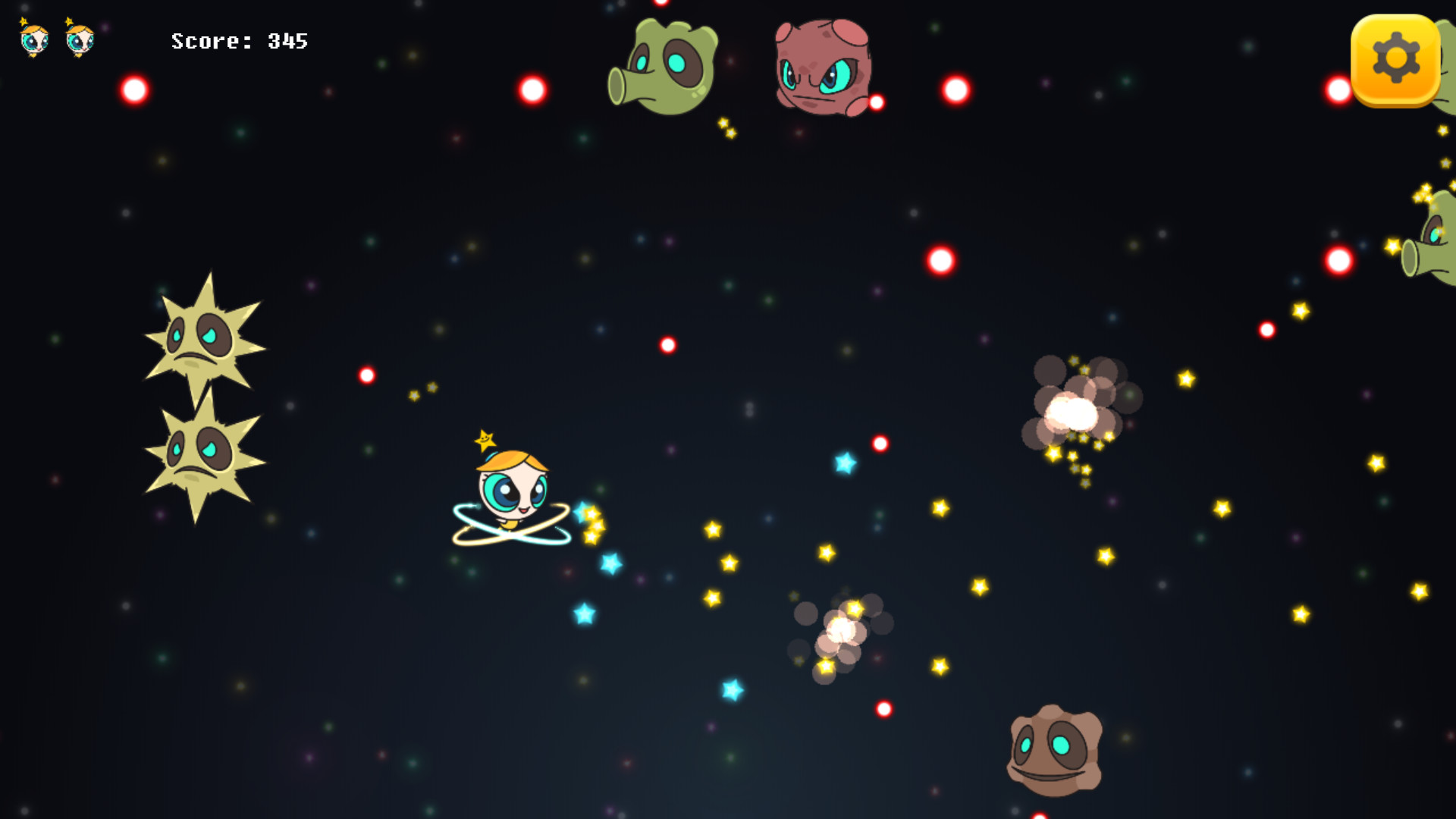Click the red orb above the brown monster
Image resolution: width=1456 pixels, height=819 pixels.
click(x=885, y=709)
